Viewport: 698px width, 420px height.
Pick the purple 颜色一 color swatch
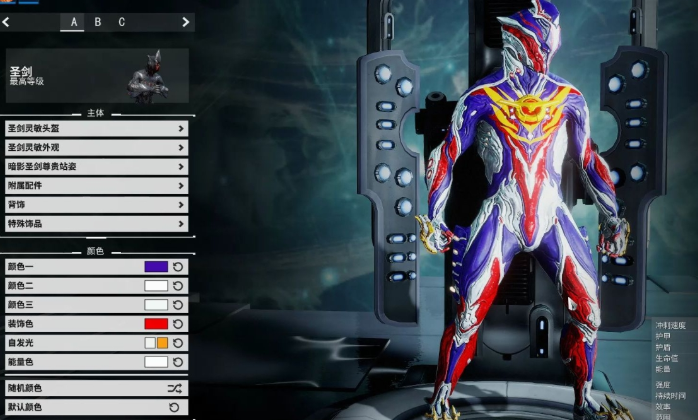156,267
